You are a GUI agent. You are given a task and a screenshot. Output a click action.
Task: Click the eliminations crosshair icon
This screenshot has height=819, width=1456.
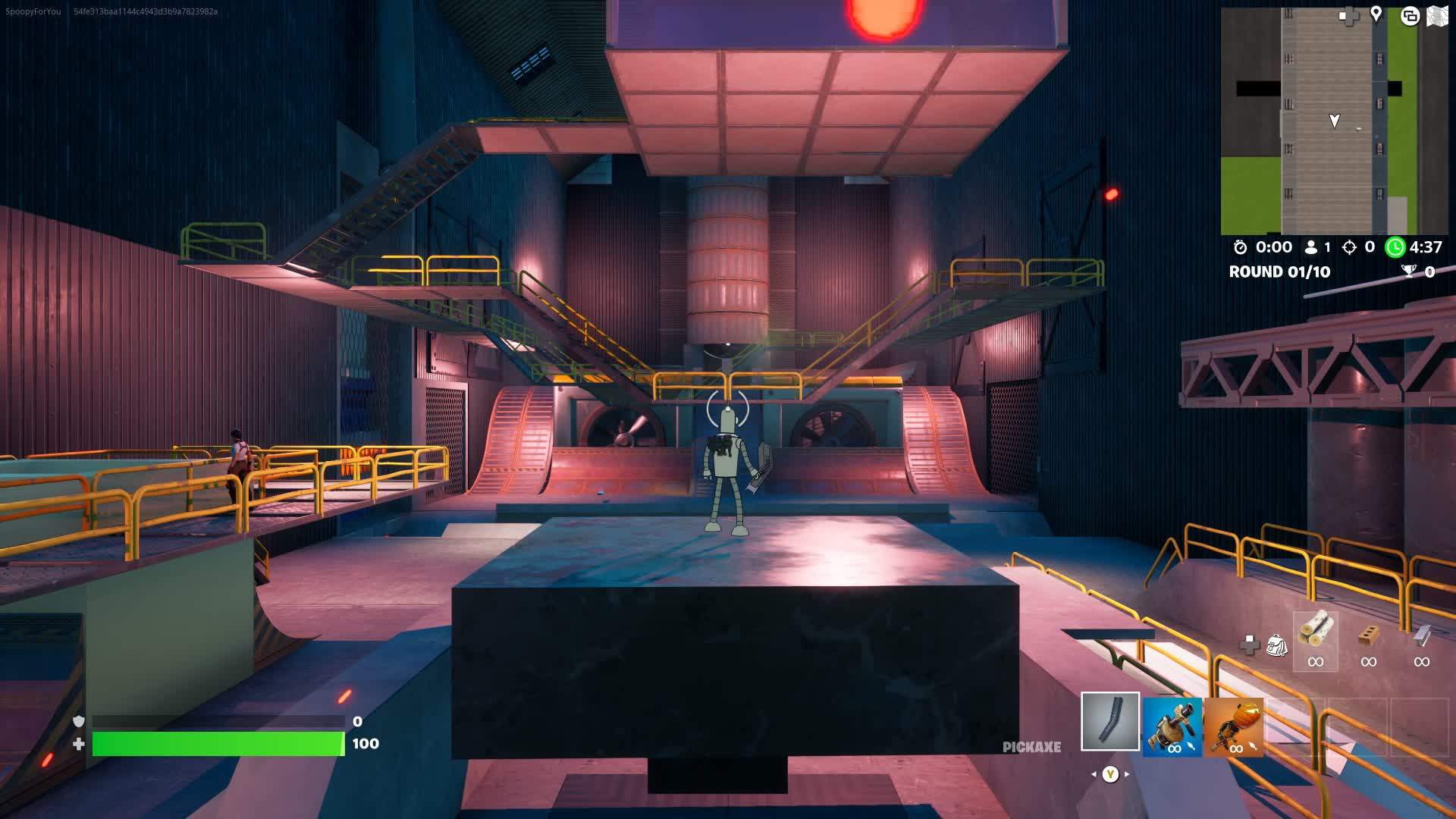pos(1351,246)
